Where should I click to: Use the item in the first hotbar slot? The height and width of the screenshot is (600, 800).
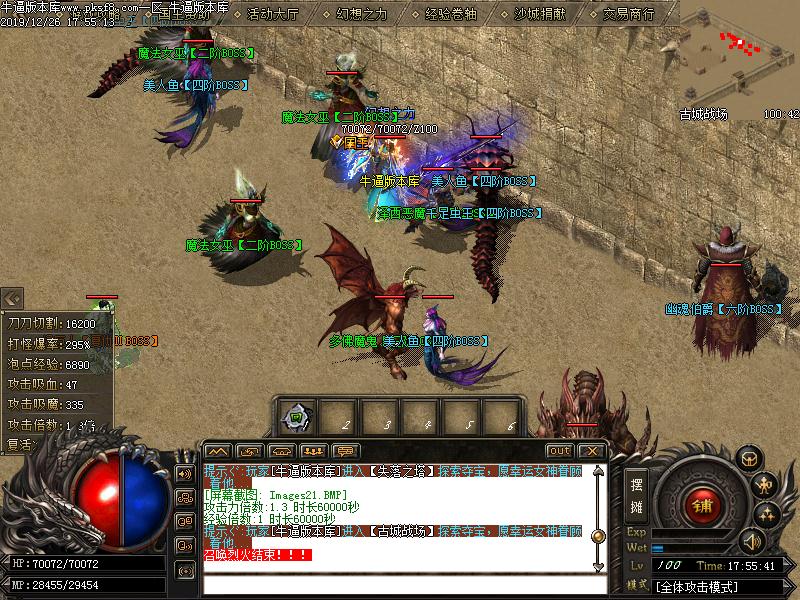[x=296, y=415]
